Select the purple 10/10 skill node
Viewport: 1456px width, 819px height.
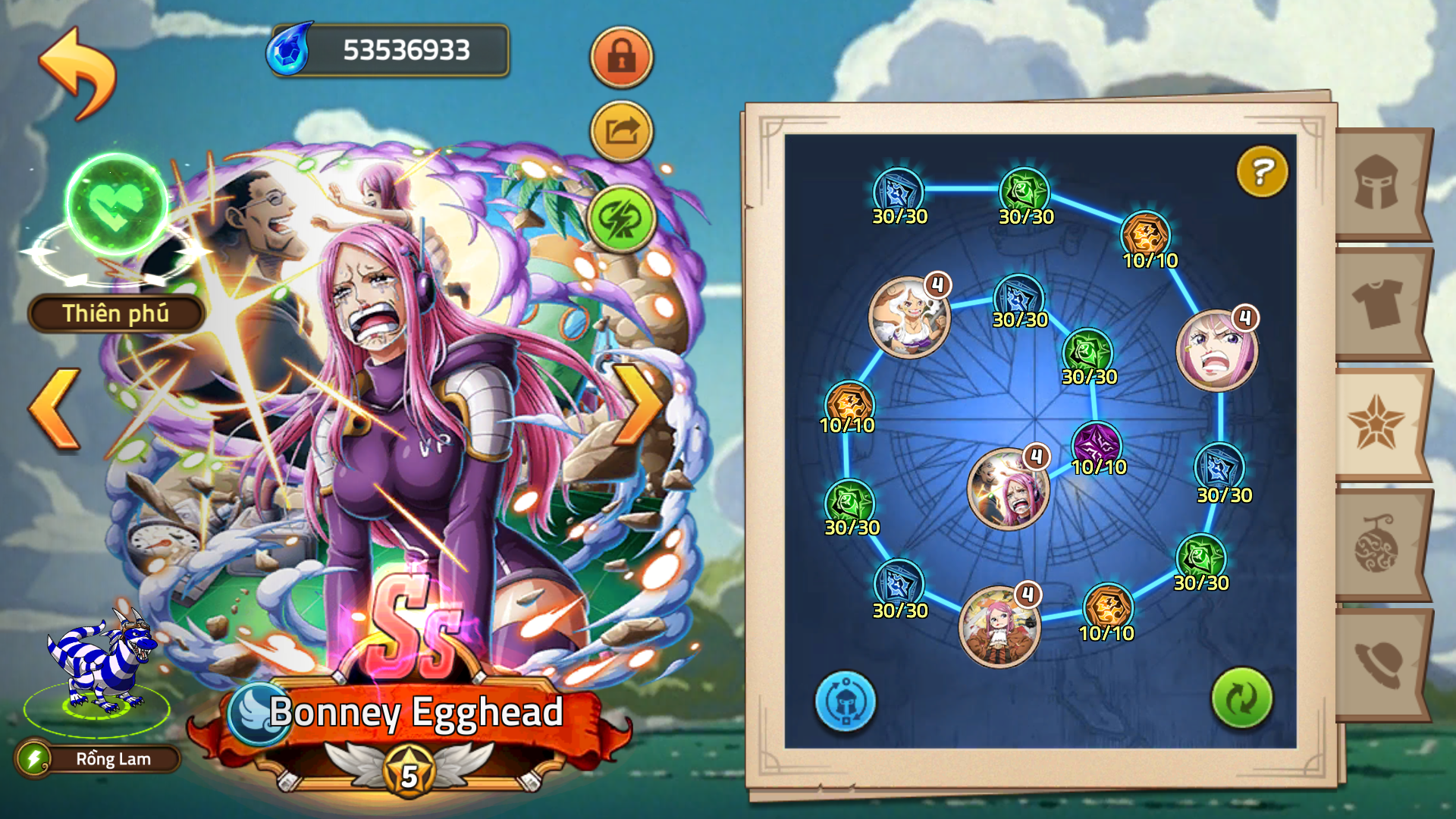tap(1097, 444)
